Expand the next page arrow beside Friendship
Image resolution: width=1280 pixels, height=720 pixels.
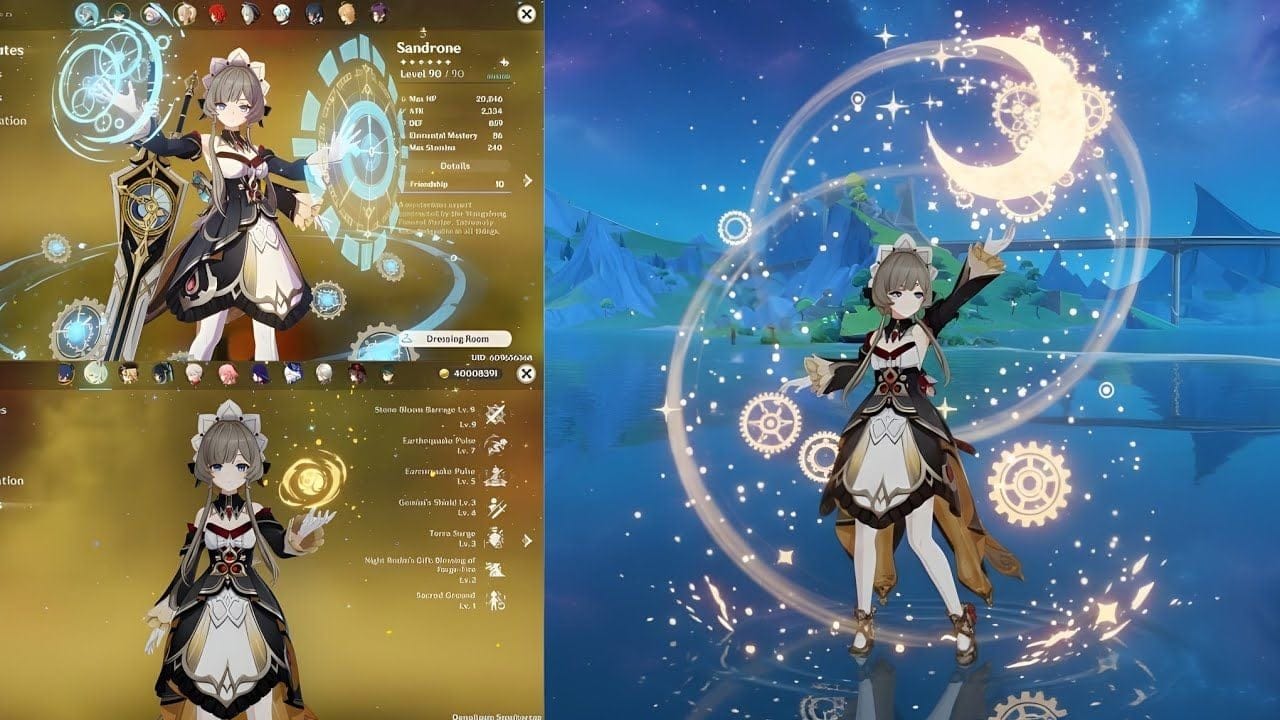526,182
